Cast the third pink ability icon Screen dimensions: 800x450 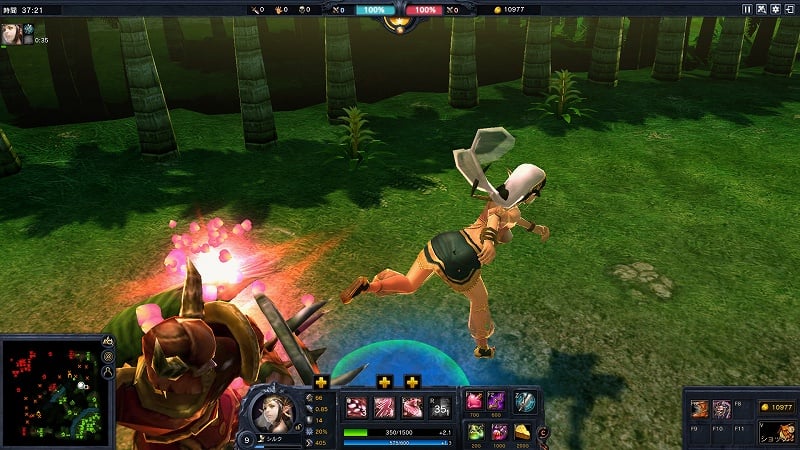[x=412, y=408]
